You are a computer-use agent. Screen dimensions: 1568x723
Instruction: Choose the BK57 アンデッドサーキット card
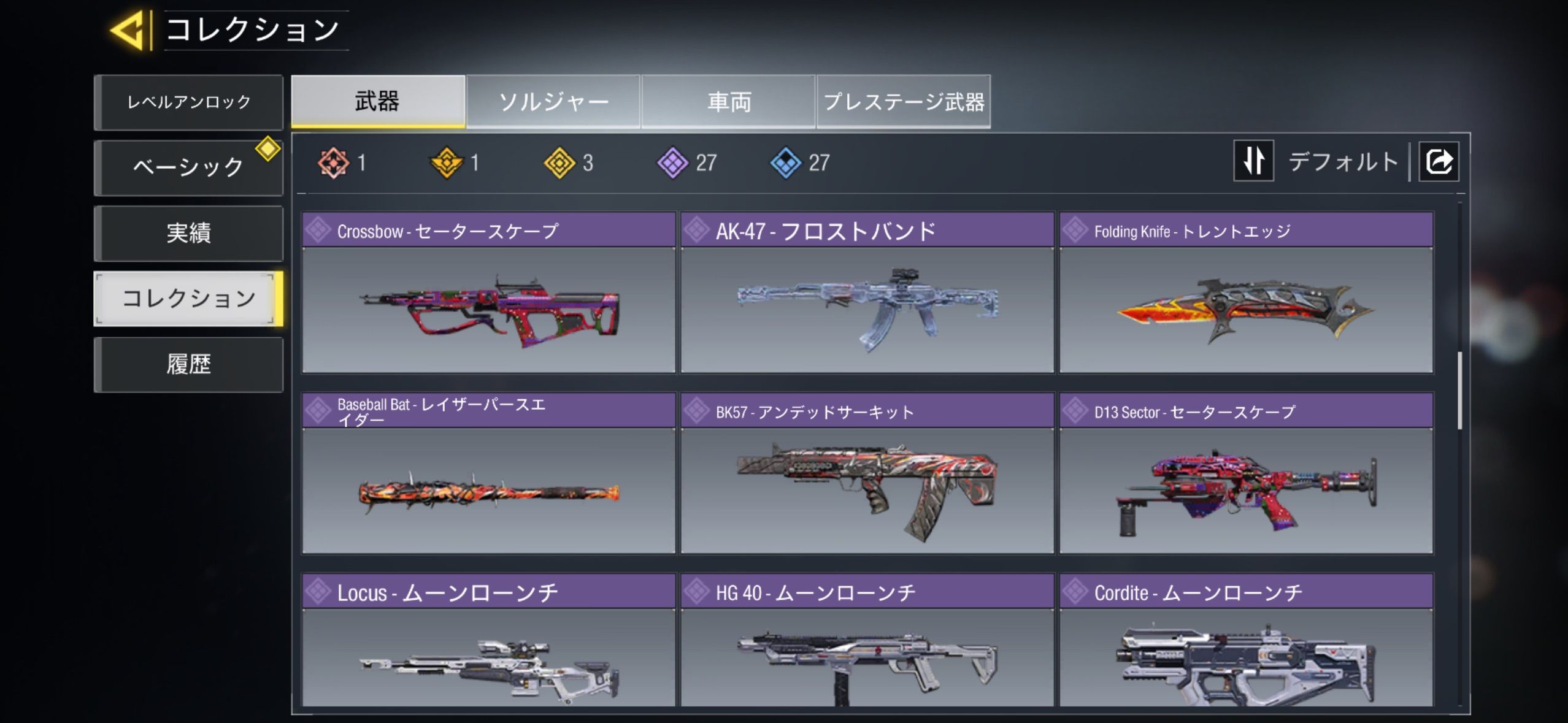point(867,473)
